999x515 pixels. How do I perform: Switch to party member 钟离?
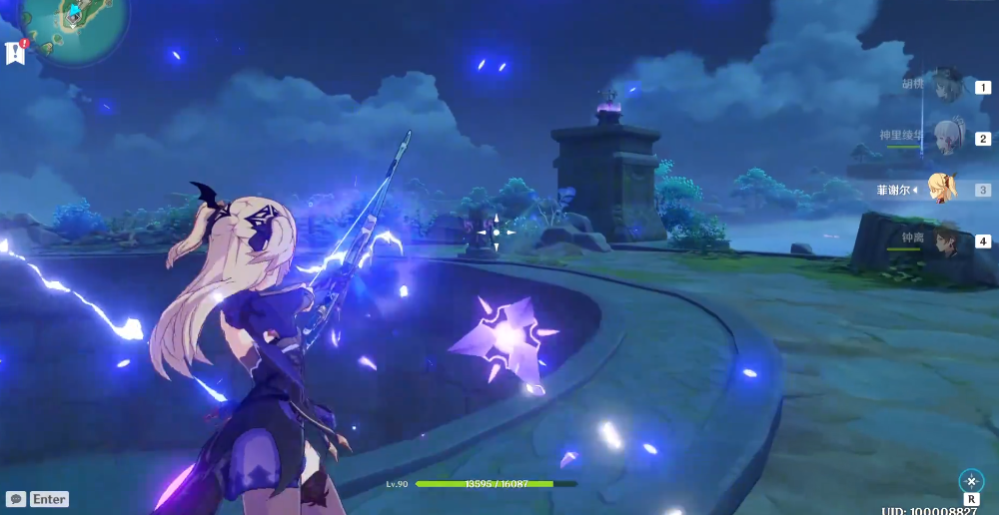pyautogui.click(x=945, y=240)
